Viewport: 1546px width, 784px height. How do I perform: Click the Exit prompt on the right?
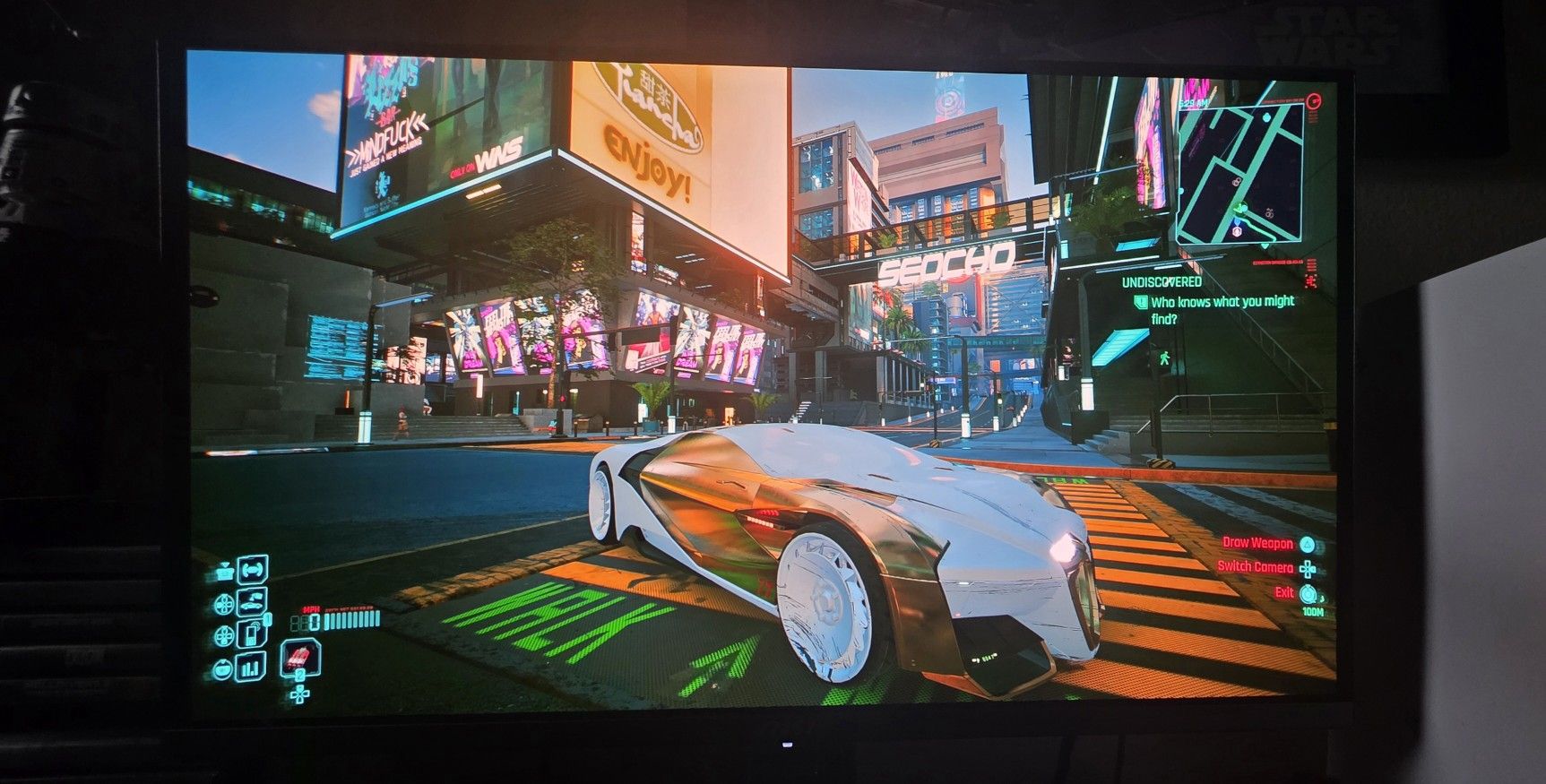pos(1283,591)
